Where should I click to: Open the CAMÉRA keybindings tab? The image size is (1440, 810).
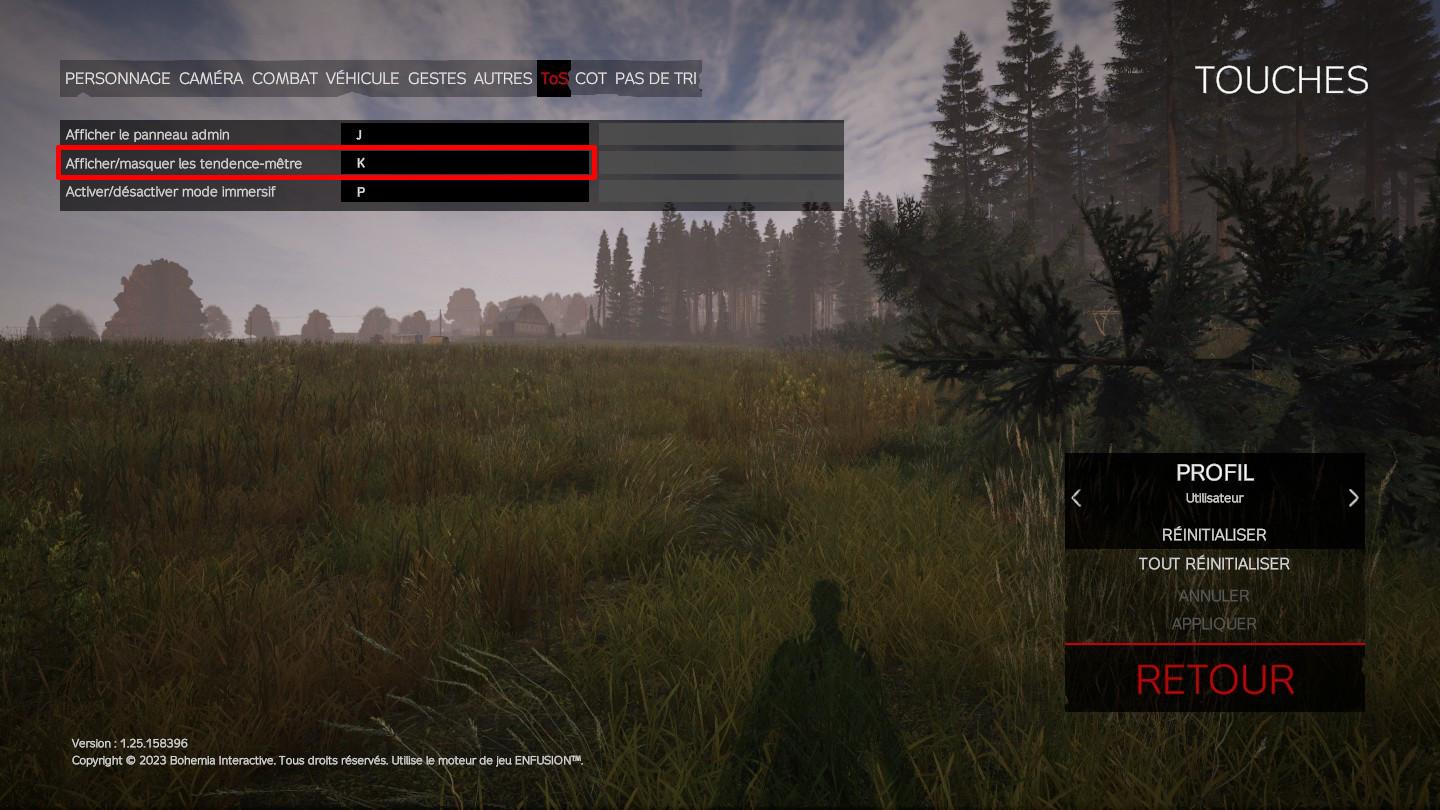pyautogui.click(x=211, y=78)
